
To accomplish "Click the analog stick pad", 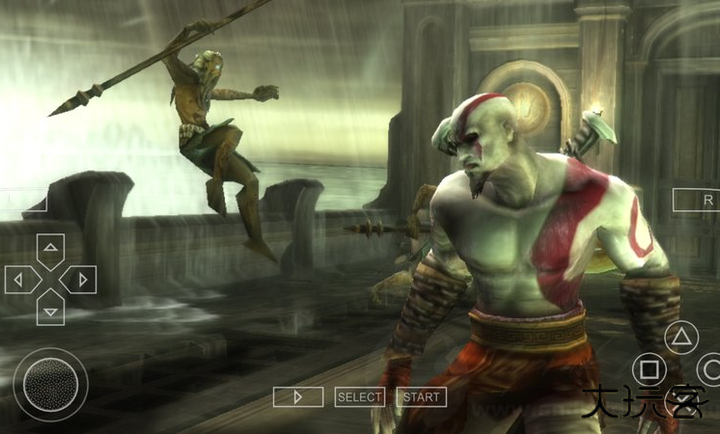I will click(x=50, y=383).
